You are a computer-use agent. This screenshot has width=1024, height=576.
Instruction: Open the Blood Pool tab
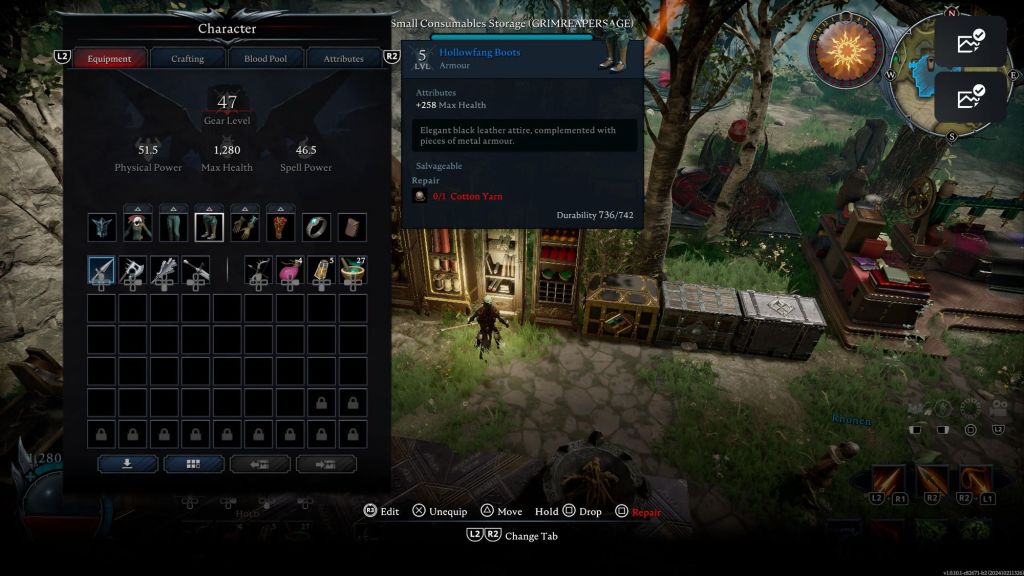[265, 58]
